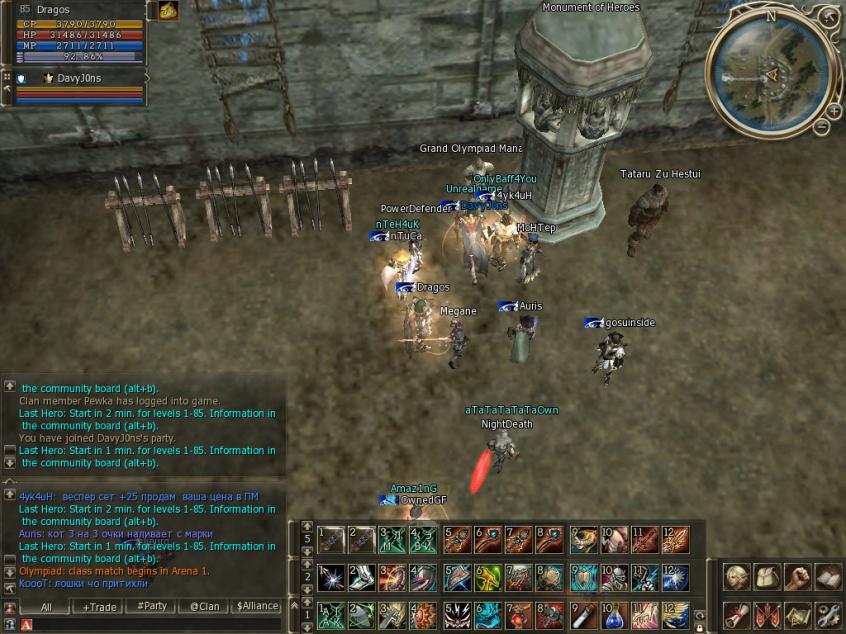
Task: Open the skills book icon
Action: [829, 577]
